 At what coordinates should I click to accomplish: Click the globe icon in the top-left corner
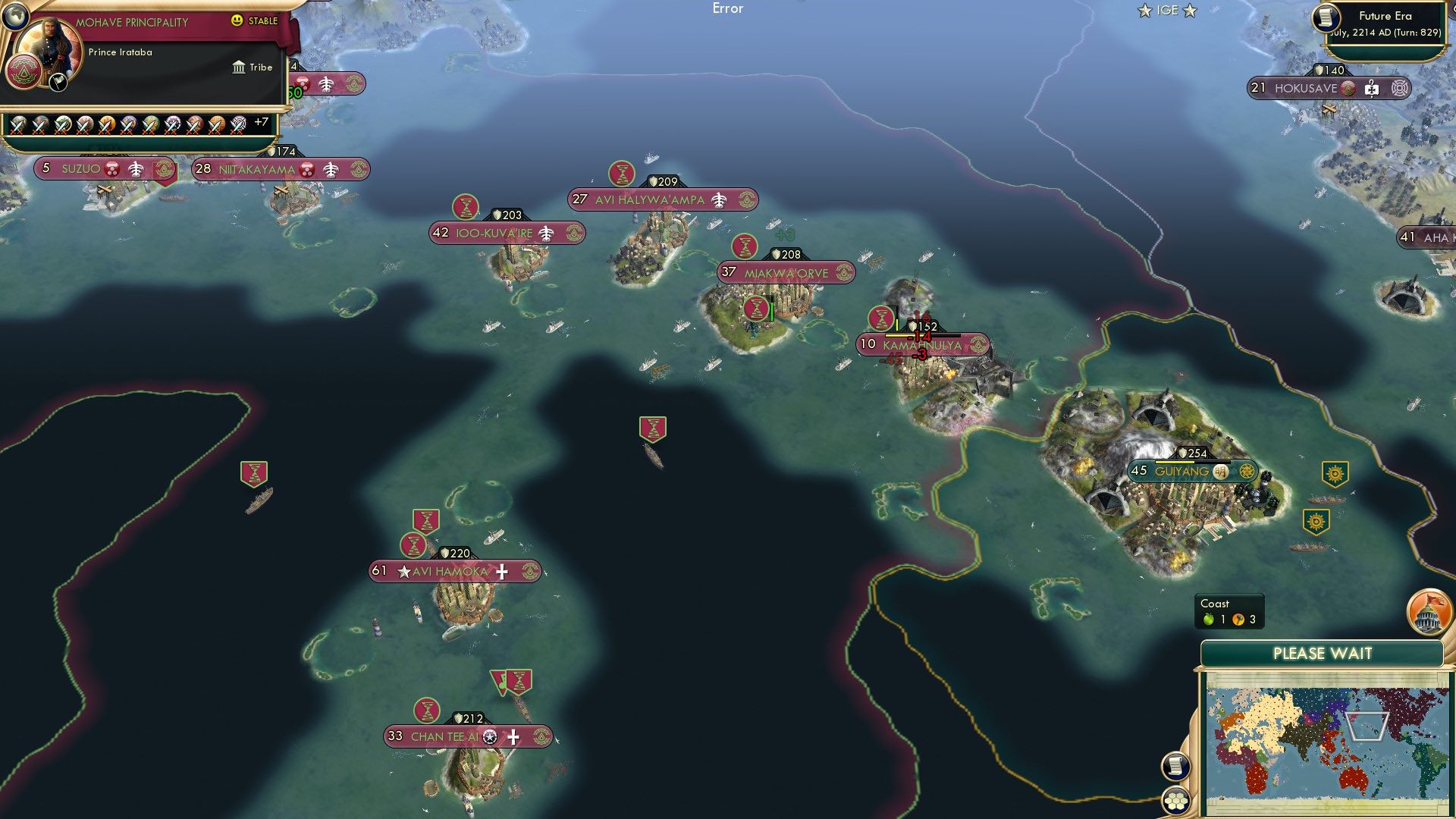15,17
